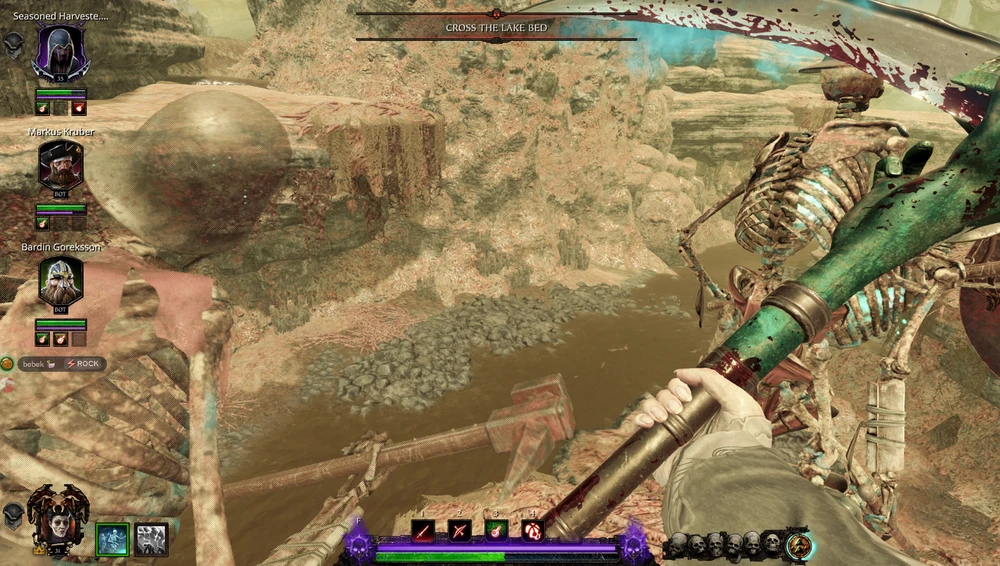
Task: Activate the green-framed skeleton command icon
Action: click(112, 539)
